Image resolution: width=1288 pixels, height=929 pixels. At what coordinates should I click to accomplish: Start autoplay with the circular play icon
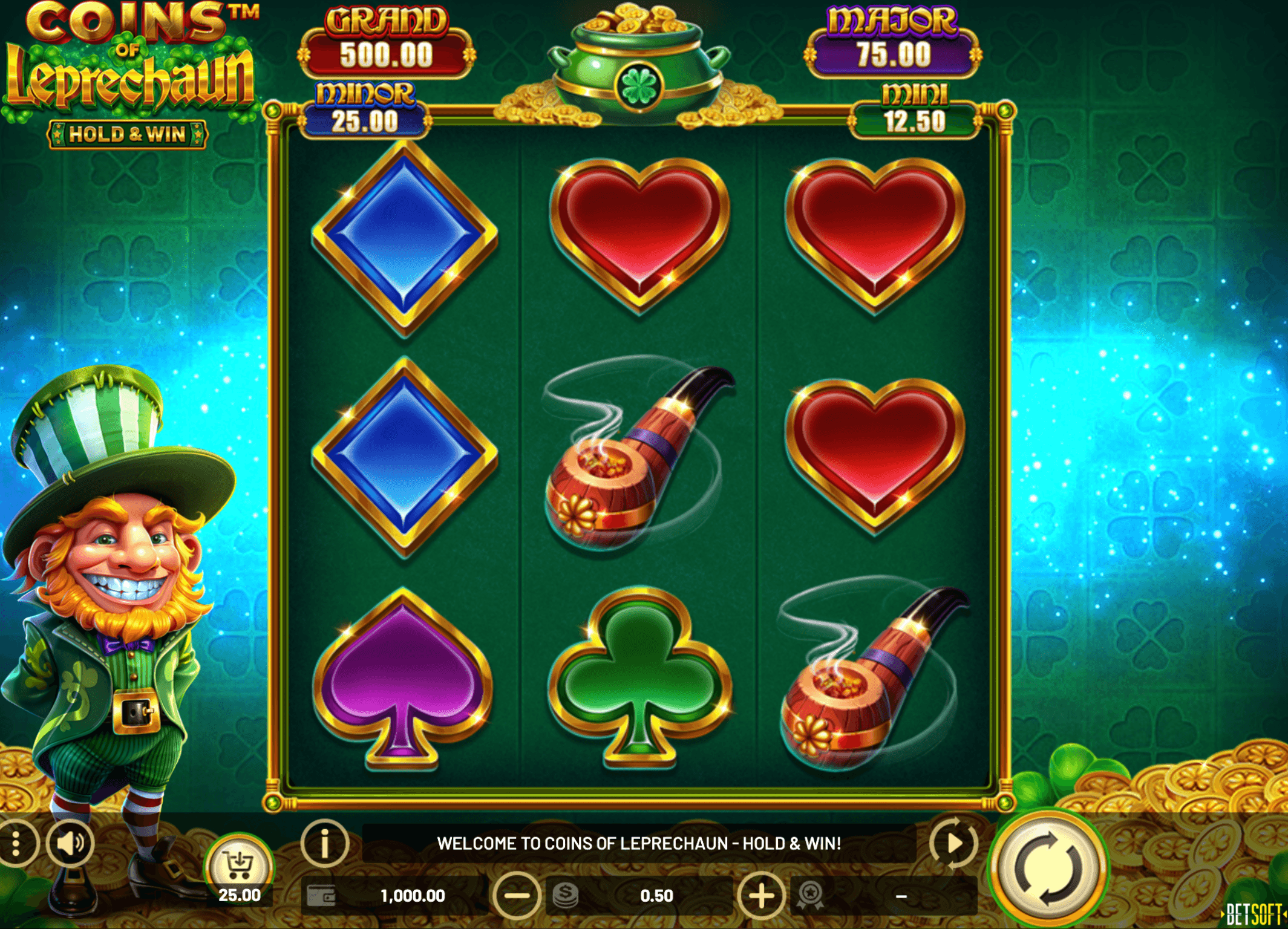tap(953, 843)
